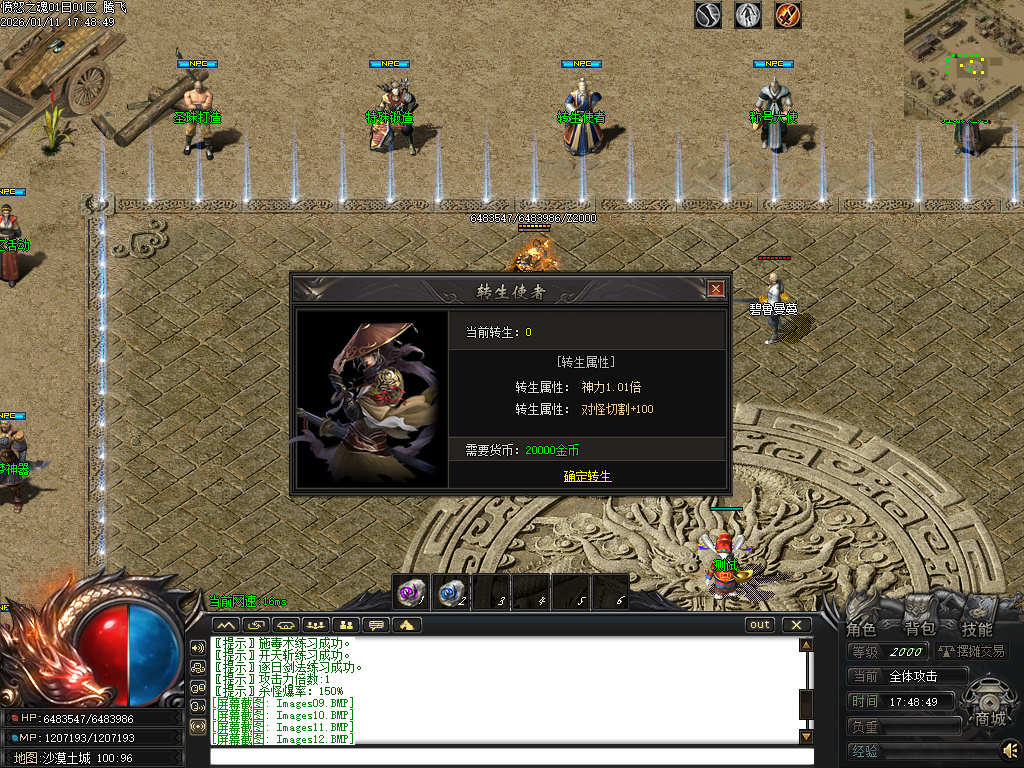Confirm rebirth via 确定转生 link

coord(587,476)
